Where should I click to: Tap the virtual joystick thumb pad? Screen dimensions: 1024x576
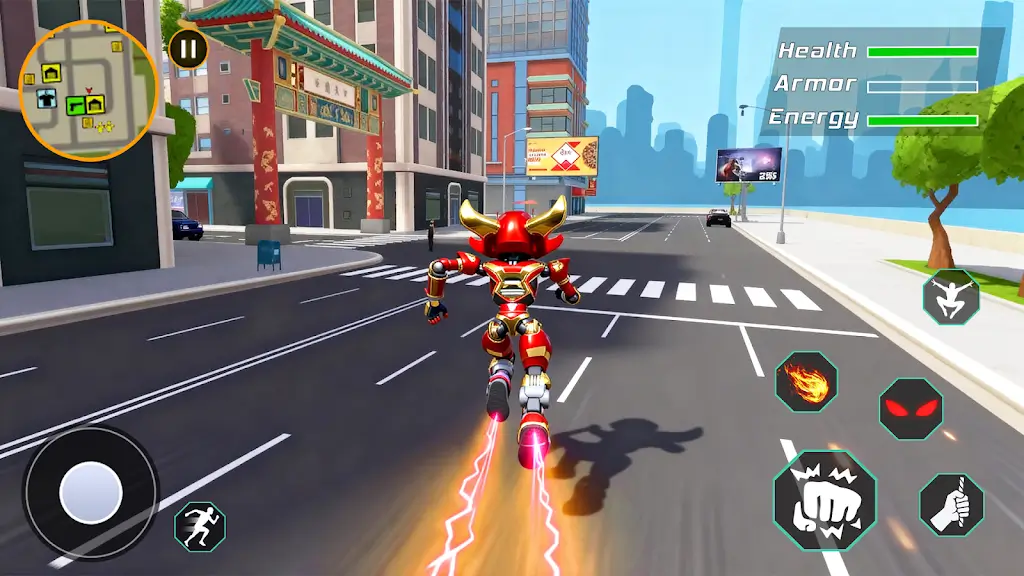click(x=91, y=493)
